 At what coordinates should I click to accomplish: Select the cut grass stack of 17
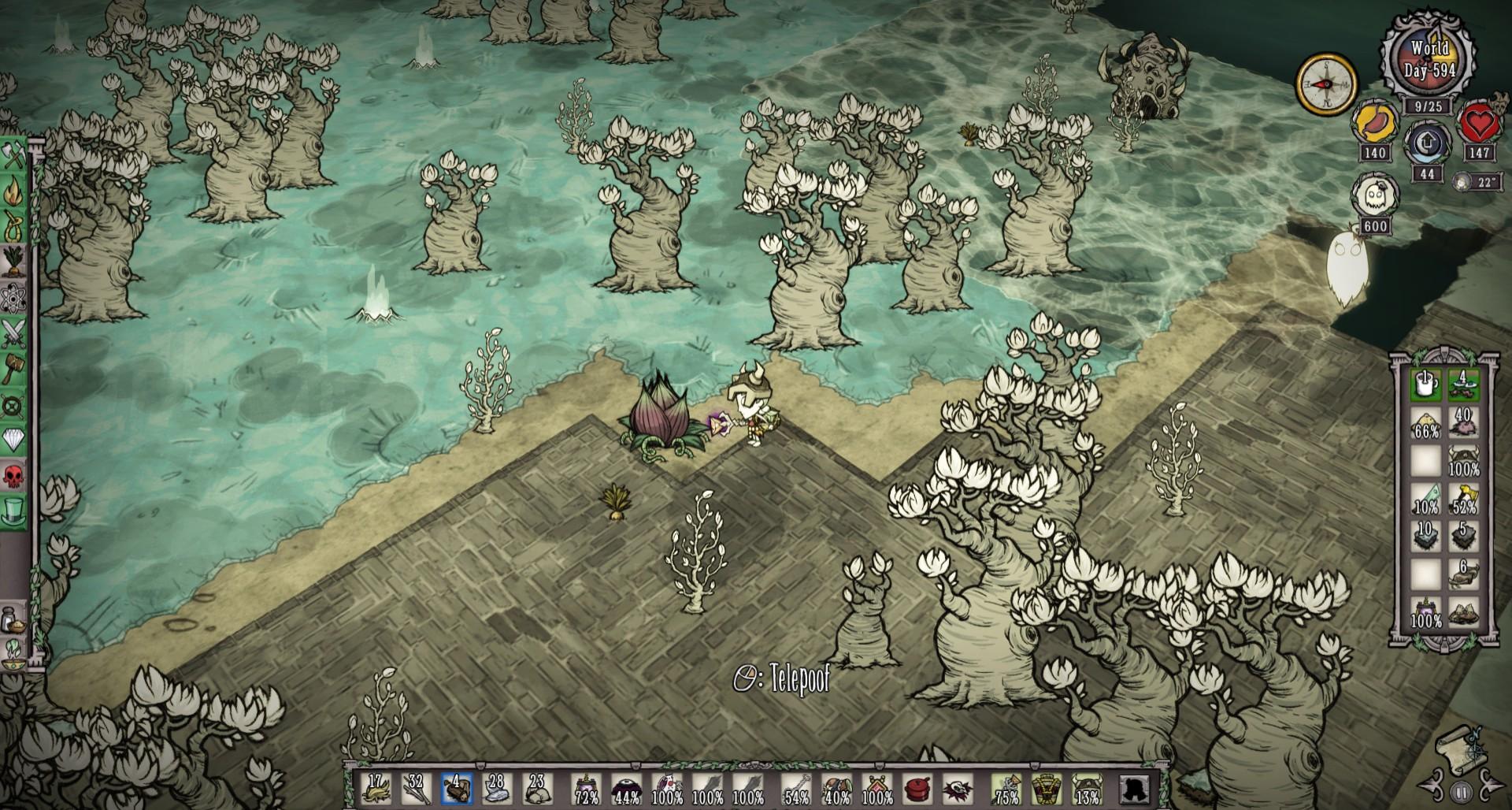(376, 789)
